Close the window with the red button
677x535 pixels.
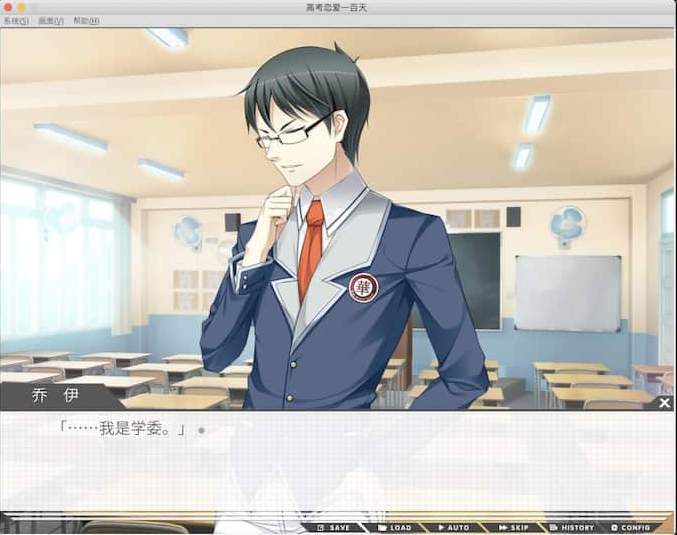click(x=8, y=7)
